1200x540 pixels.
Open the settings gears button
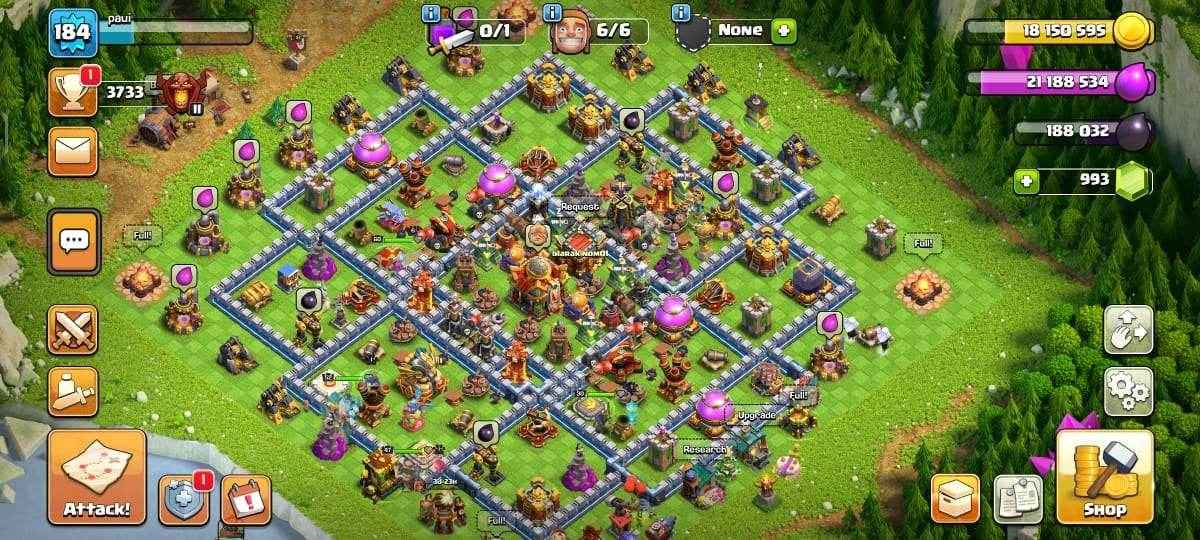(1128, 391)
